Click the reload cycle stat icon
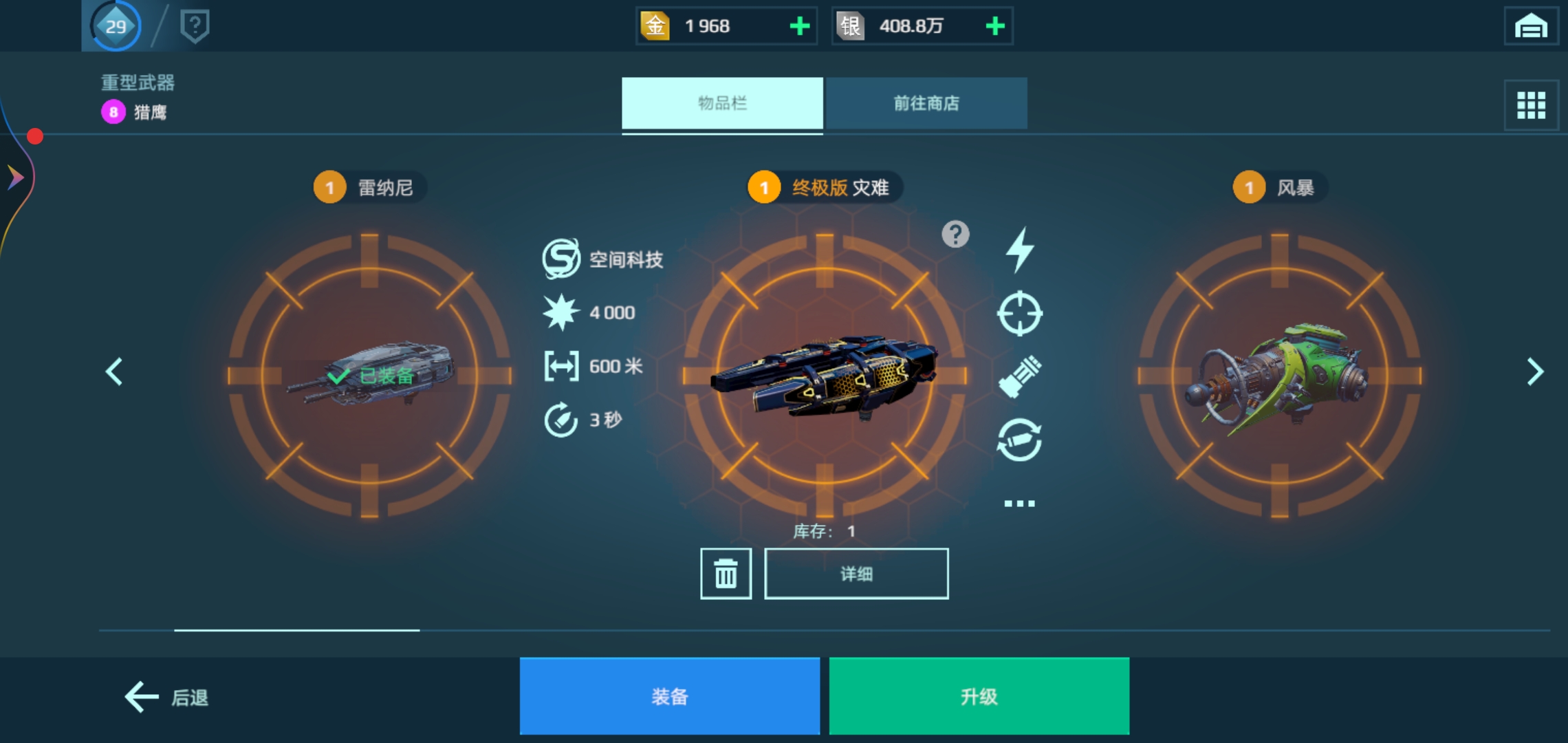This screenshot has height=743, width=1568. (1021, 438)
